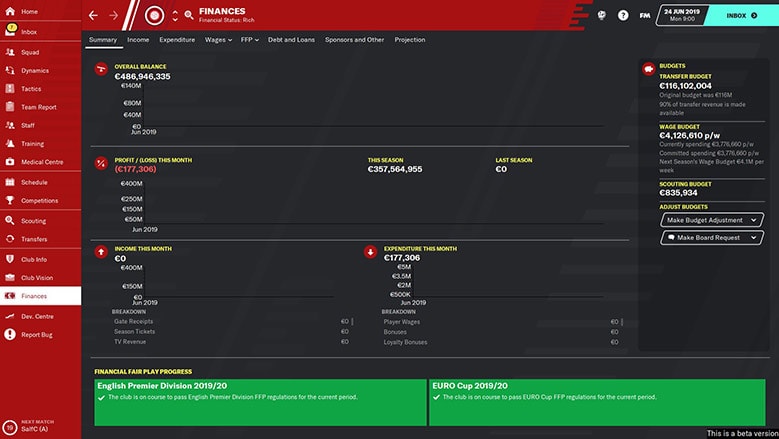Switch to the Expenditure tab
This screenshot has height=439, width=779.
(177, 40)
